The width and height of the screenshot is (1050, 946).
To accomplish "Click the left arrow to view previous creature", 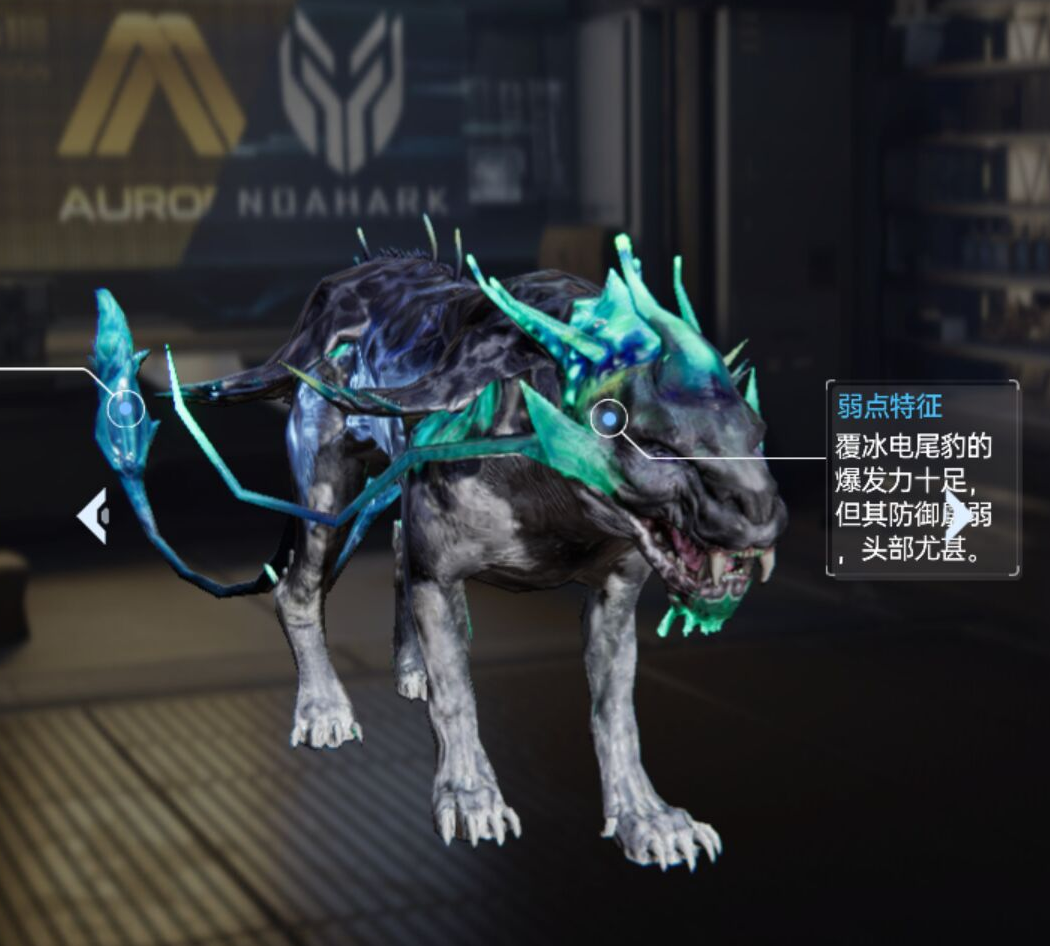I will tap(93, 516).
